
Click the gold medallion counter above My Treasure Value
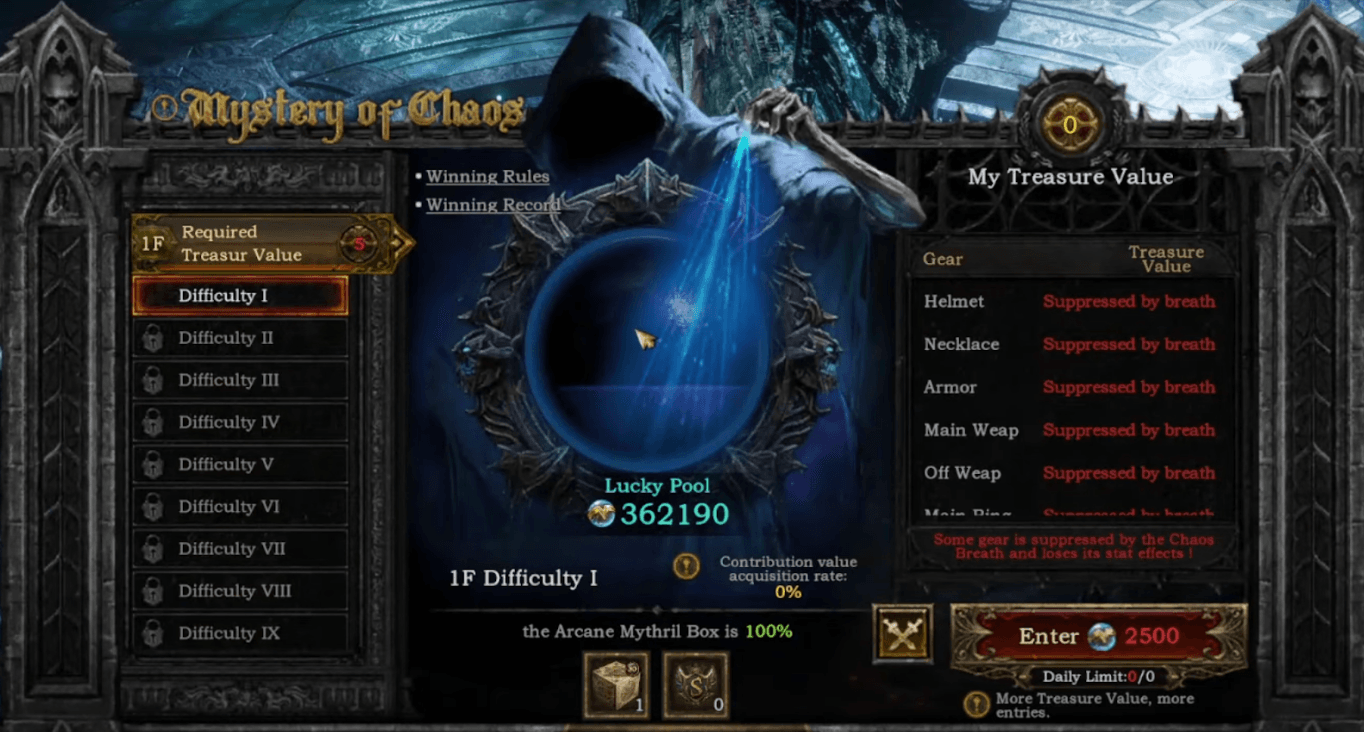point(1069,125)
